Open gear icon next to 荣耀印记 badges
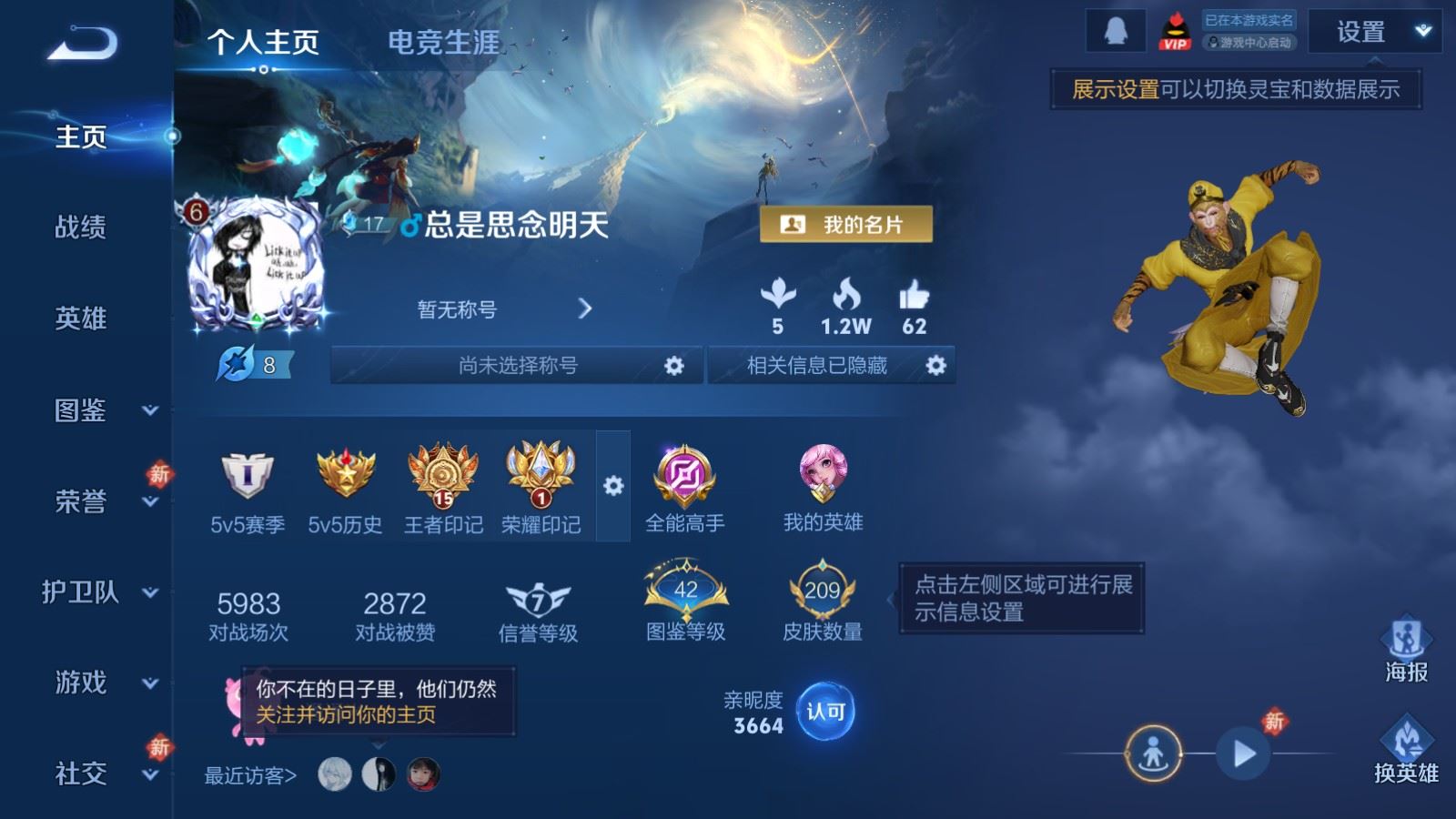Screen dimensions: 1456x819 (612, 487)
